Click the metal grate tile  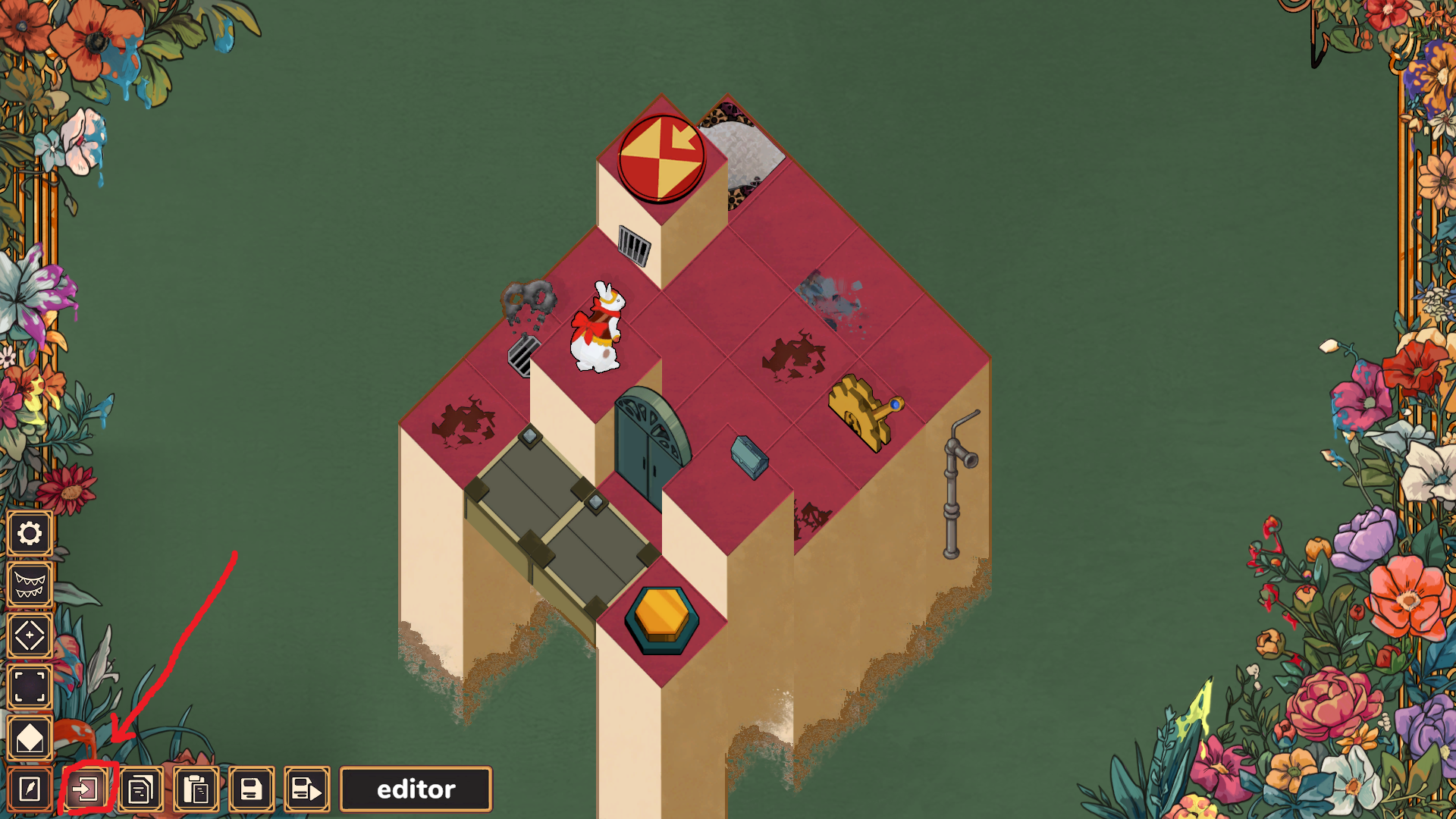pos(523,356)
